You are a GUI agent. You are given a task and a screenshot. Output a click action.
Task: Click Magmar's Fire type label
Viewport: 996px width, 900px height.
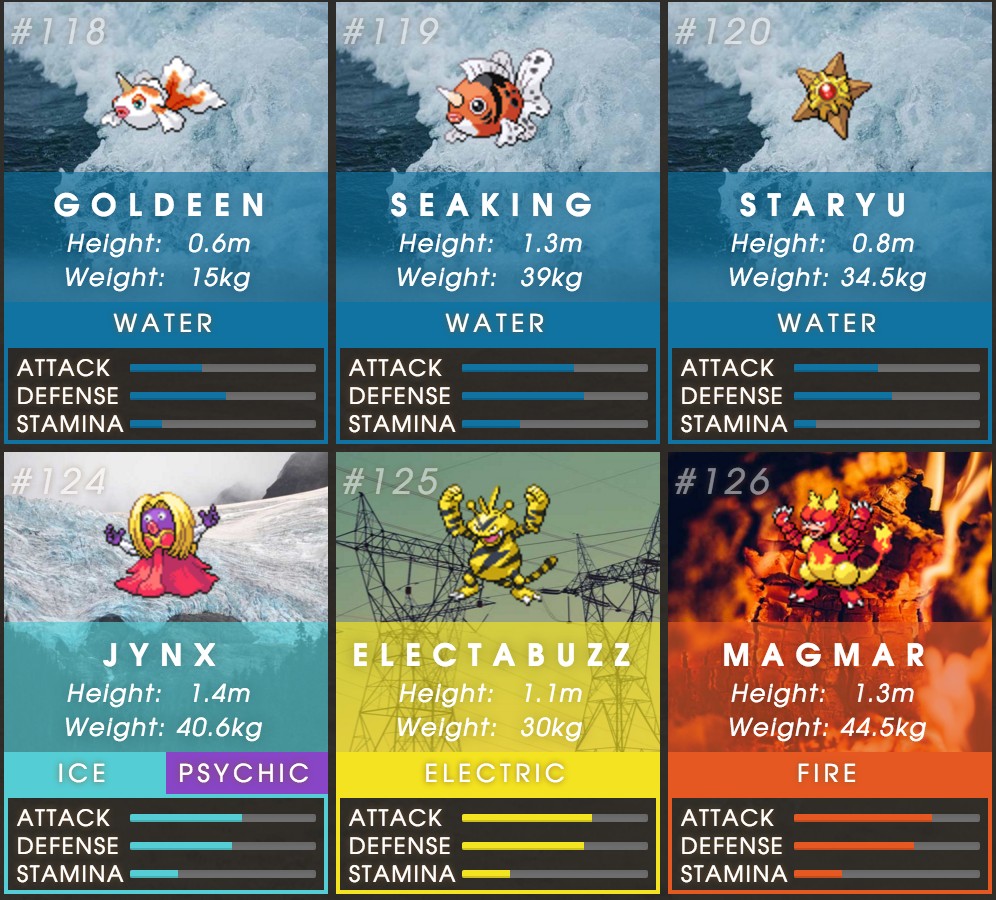click(x=829, y=773)
